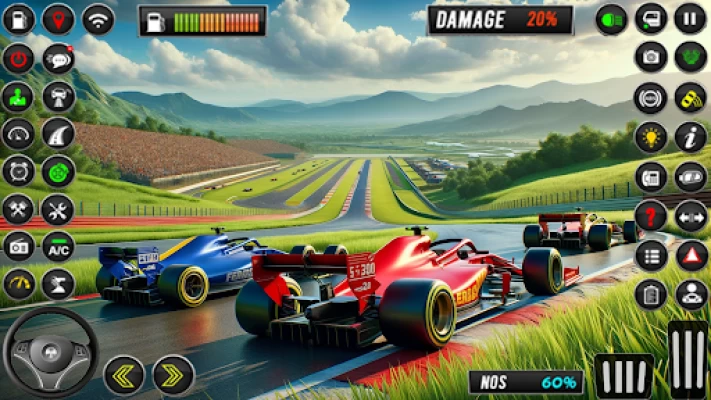Tap the left turn arrow button
Viewport: 711px width, 400px height.
tap(124, 375)
